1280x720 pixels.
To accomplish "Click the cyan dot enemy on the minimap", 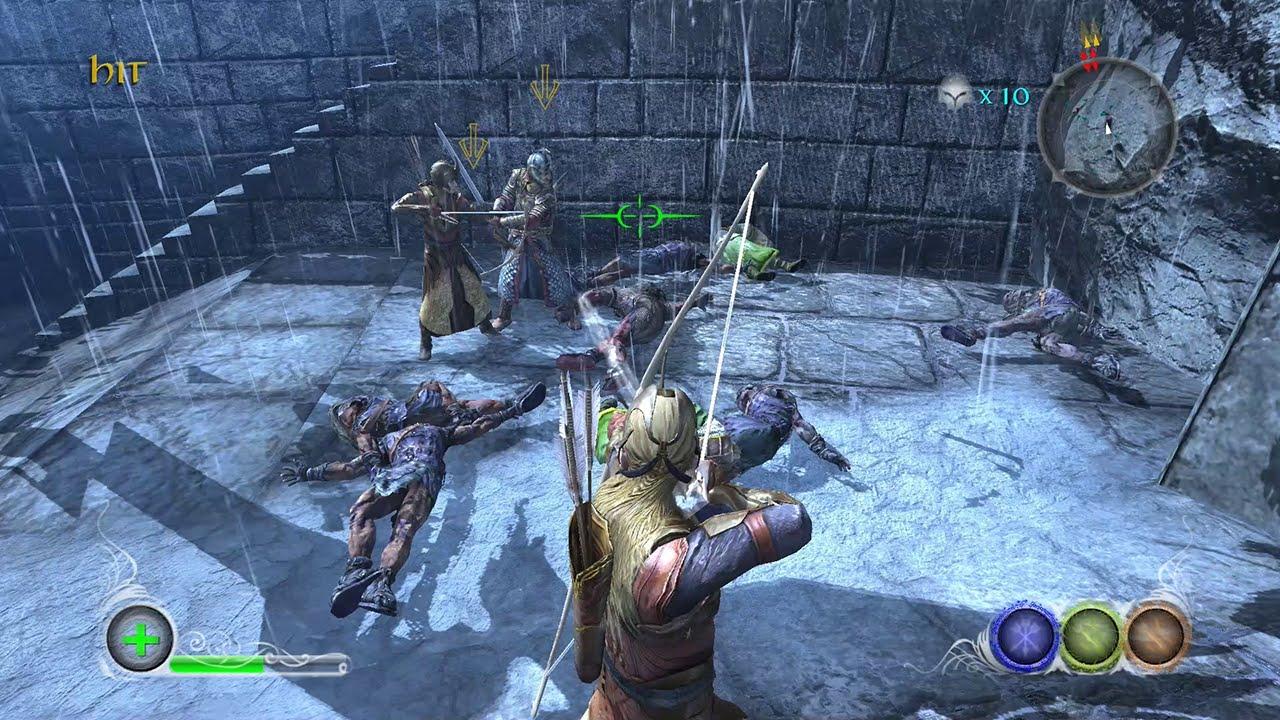I will 1102,115.
